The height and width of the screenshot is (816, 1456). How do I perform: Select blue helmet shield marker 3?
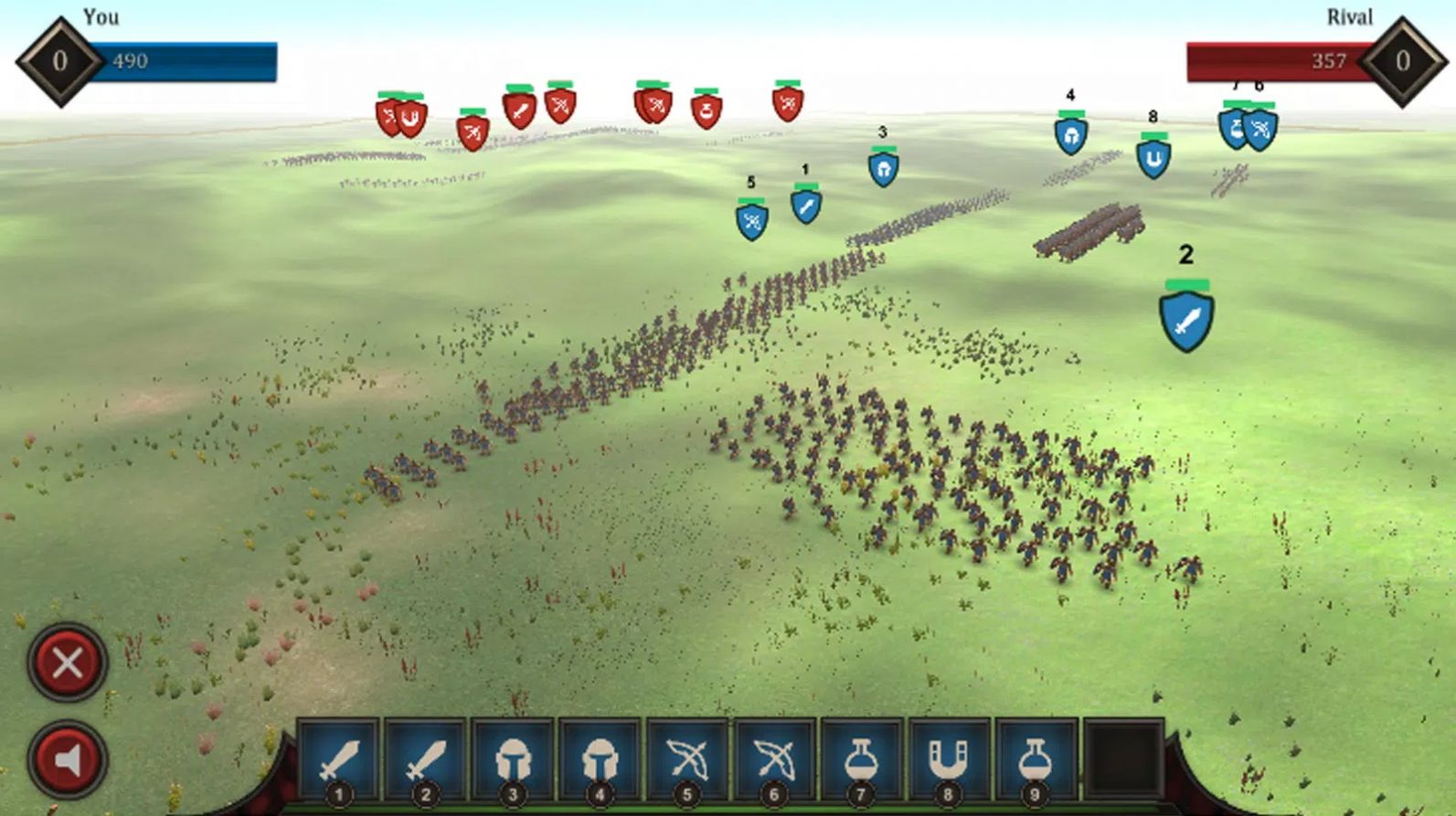[883, 169]
